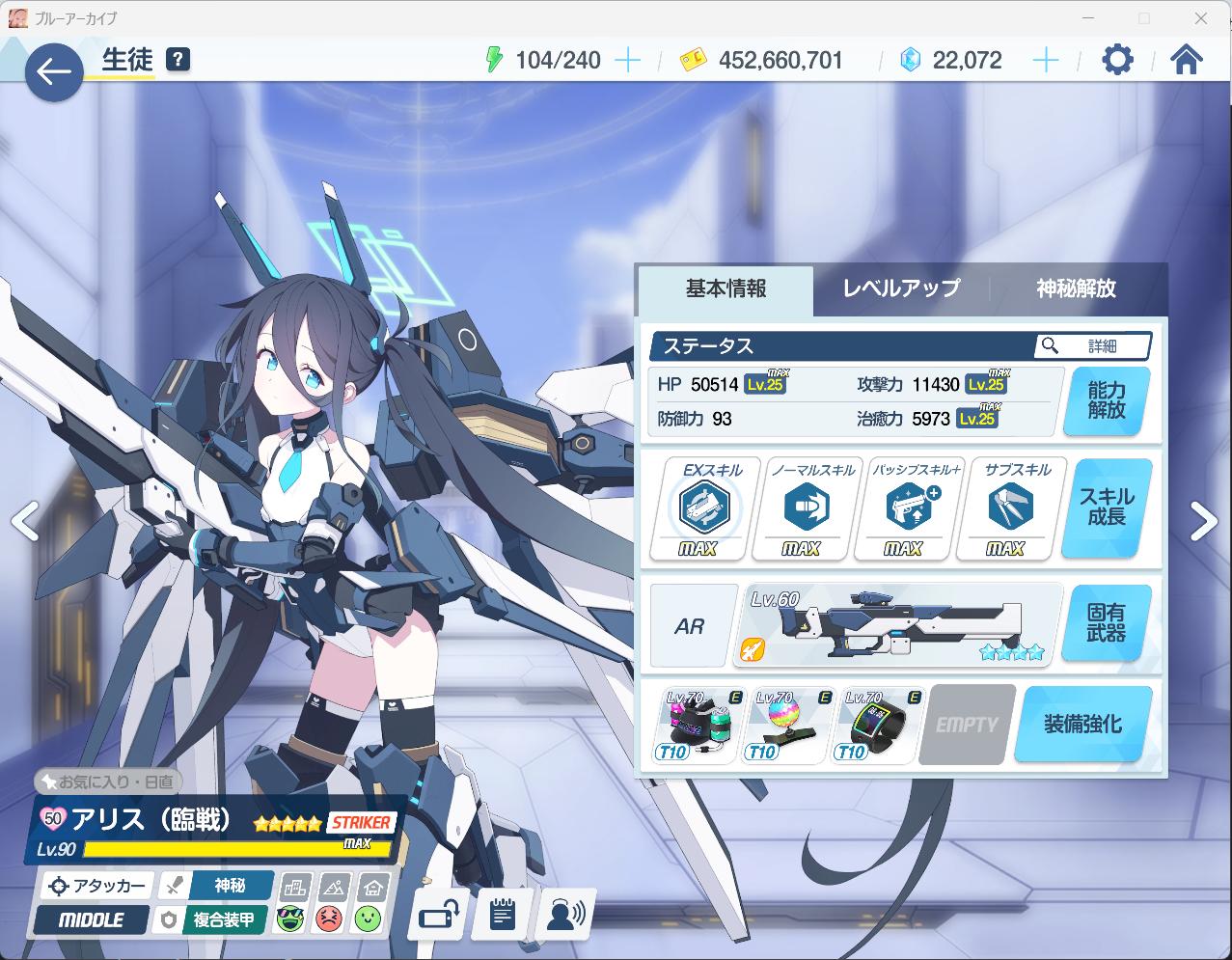
Task: View the previous student
Action: 24,521
